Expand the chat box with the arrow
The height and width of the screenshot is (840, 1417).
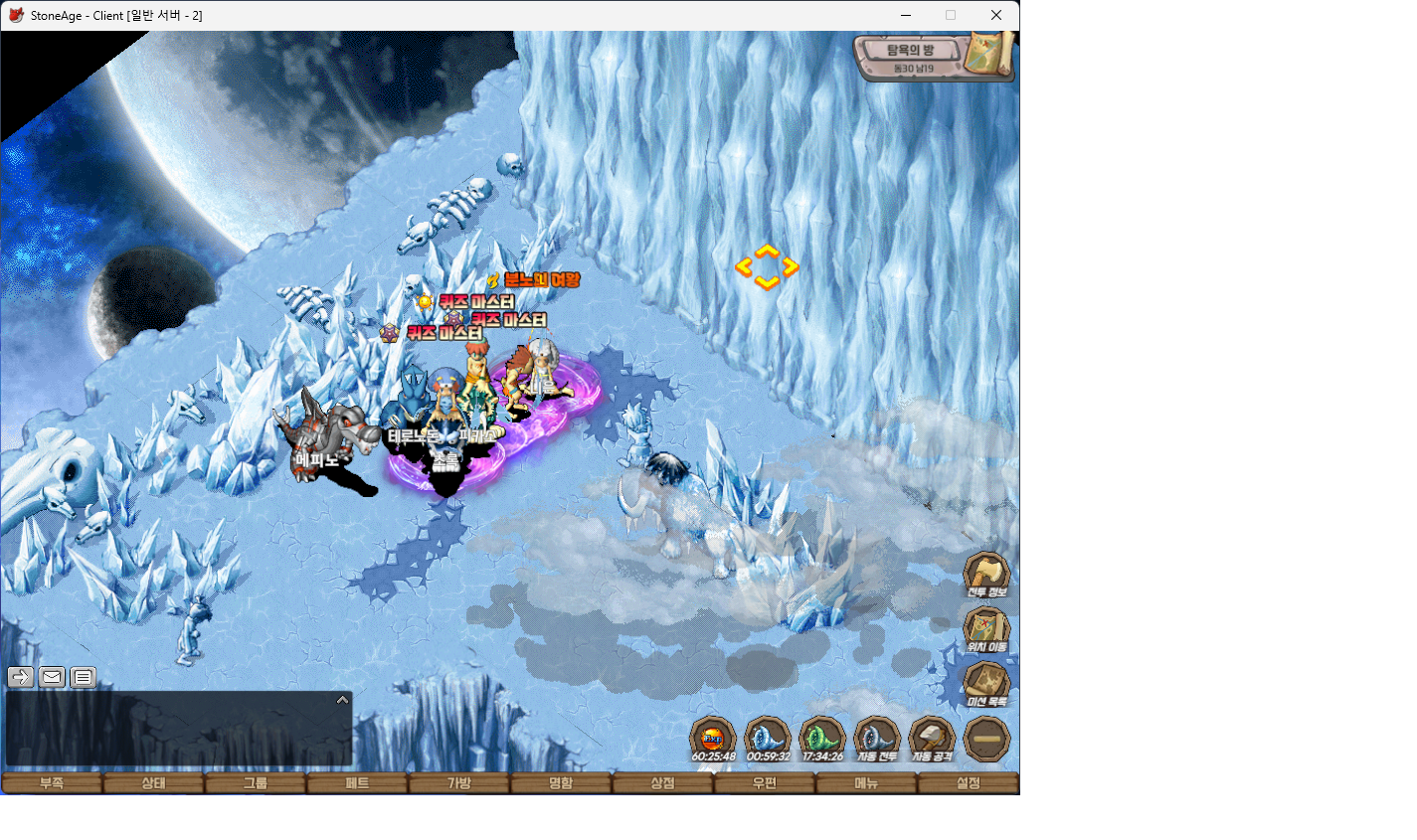[342, 700]
